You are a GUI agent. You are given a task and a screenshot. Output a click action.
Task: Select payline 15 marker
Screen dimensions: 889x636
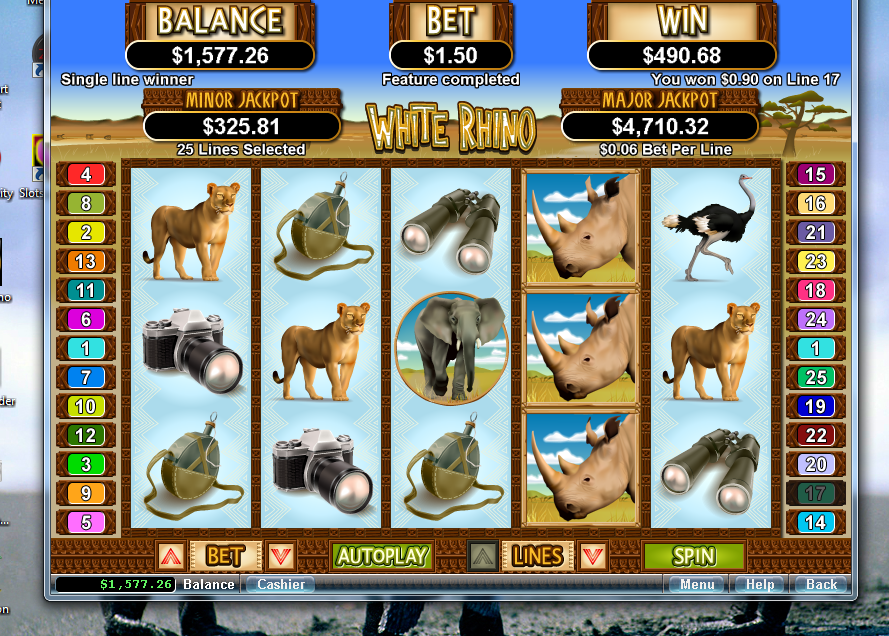[x=815, y=175]
